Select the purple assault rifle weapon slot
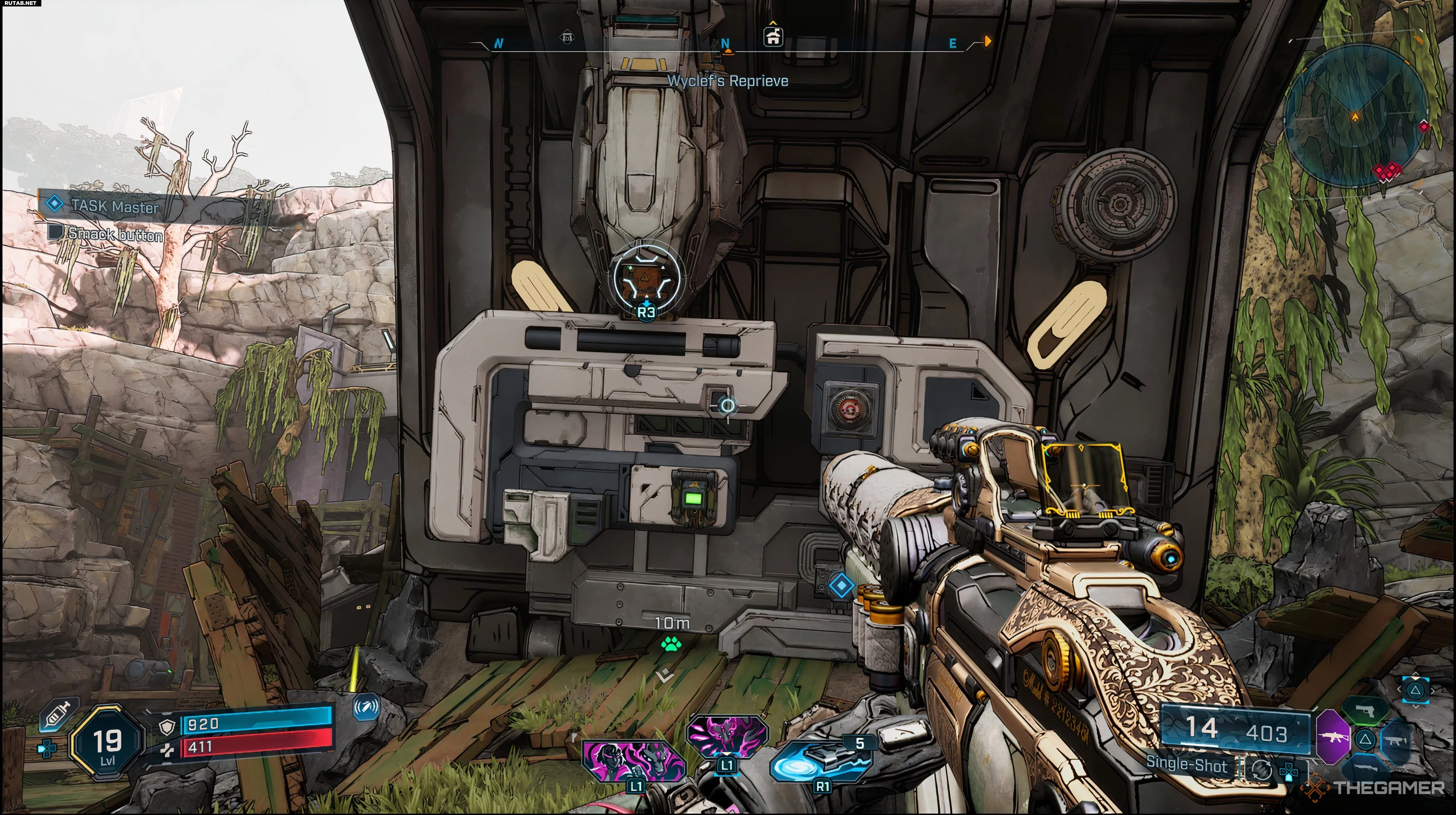This screenshot has height=815, width=1456. point(1333,737)
